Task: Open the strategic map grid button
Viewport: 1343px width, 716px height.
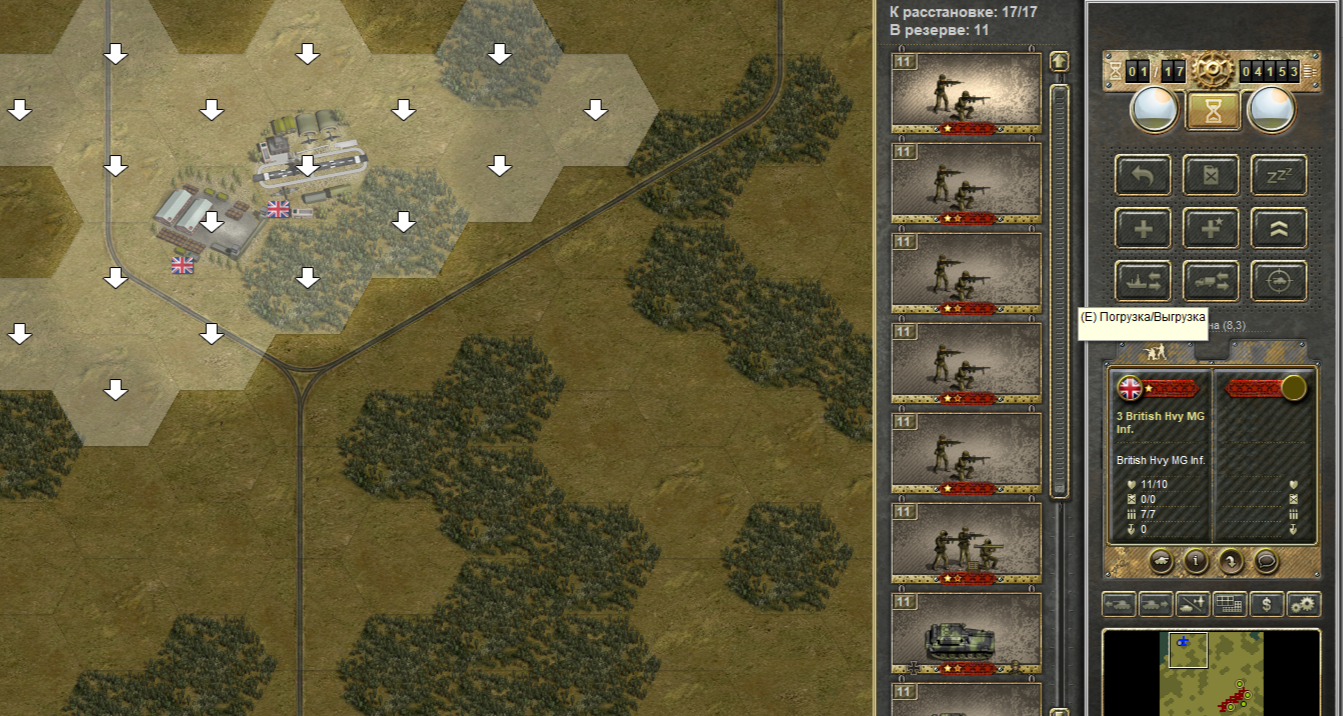Action: [x=1229, y=604]
